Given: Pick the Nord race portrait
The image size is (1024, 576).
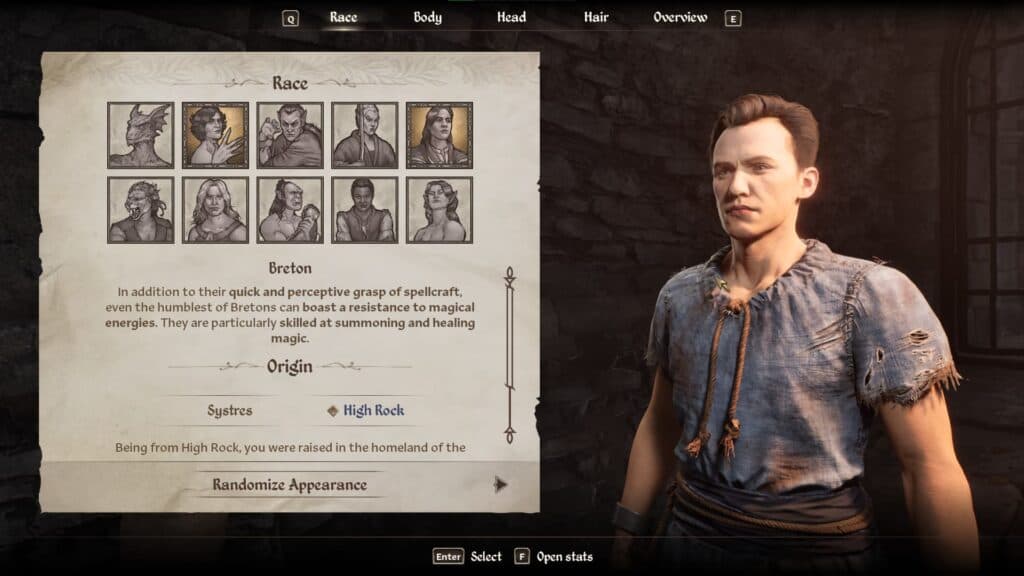Looking at the screenshot, I should point(215,210).
